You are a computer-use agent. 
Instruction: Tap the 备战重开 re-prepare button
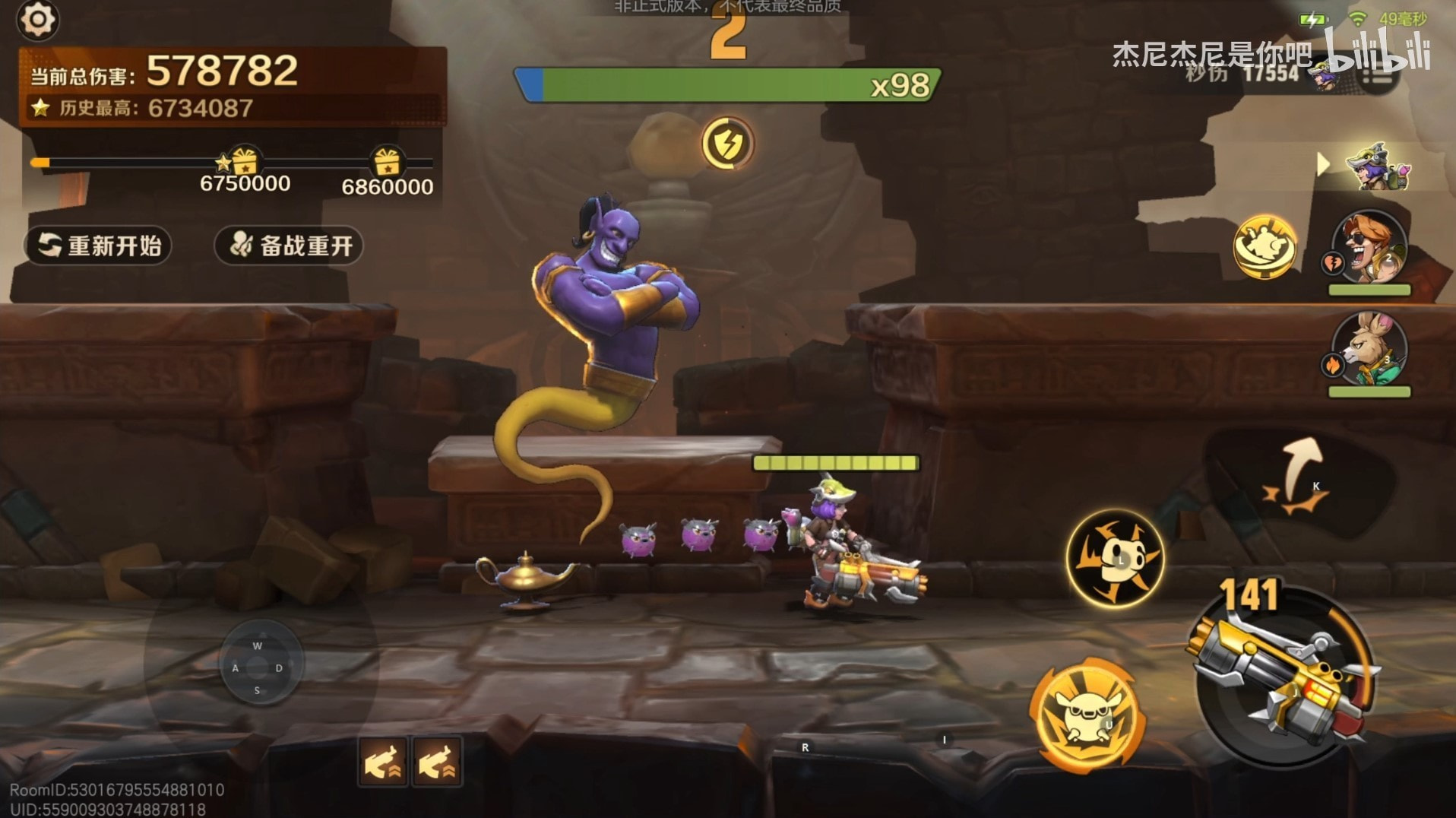pyautogui.click(x=289, y=246)
